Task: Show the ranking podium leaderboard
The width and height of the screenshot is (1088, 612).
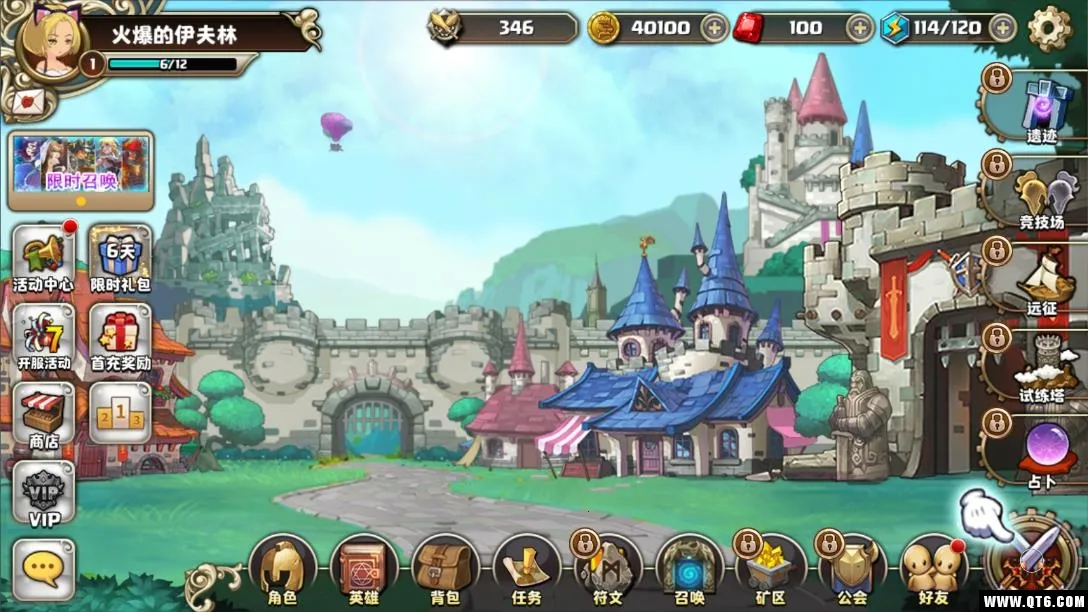Action: pyautogui.click(x=121, y=412)
